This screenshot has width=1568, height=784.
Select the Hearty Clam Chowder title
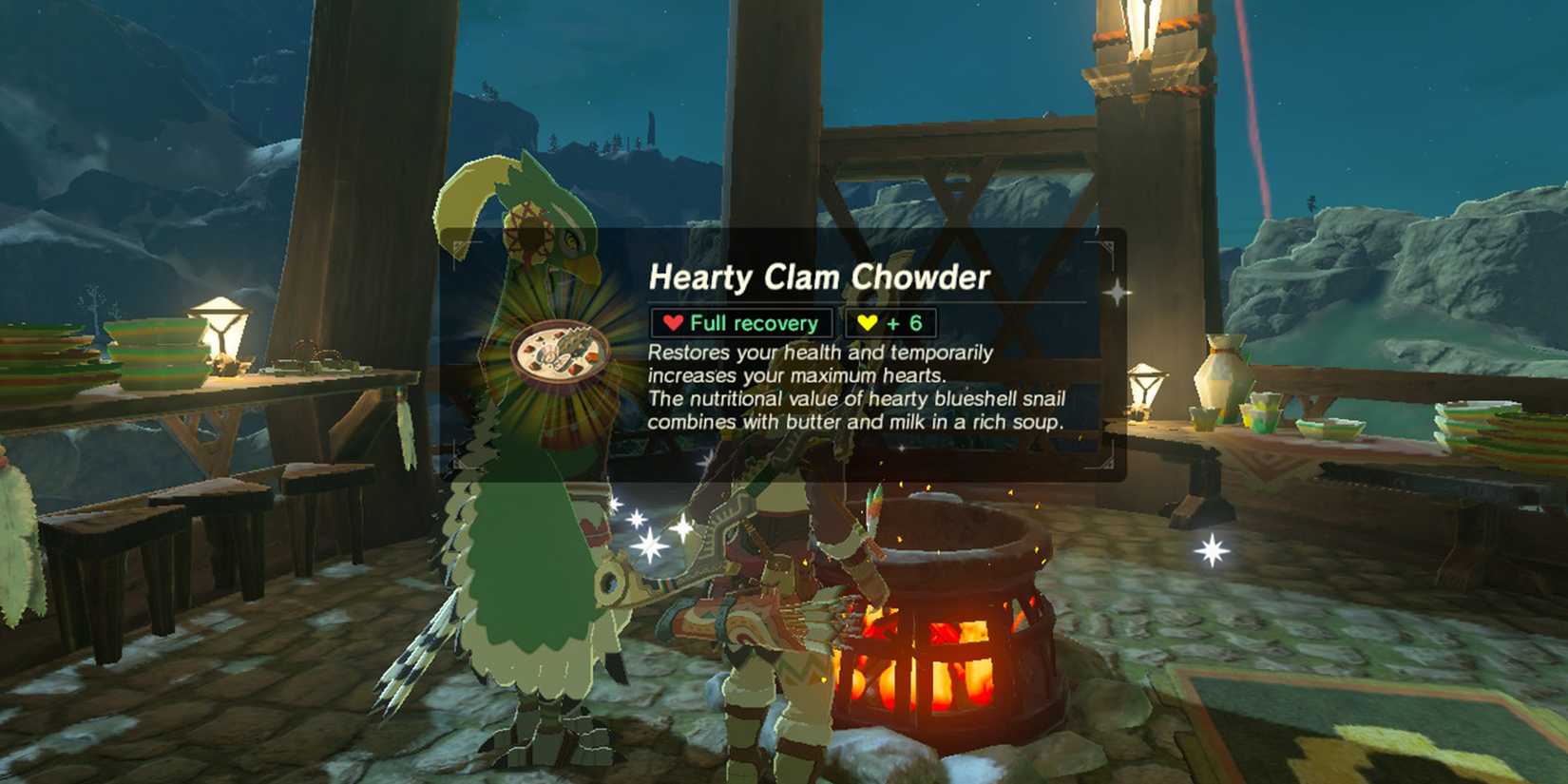click(x=819, y=277)
